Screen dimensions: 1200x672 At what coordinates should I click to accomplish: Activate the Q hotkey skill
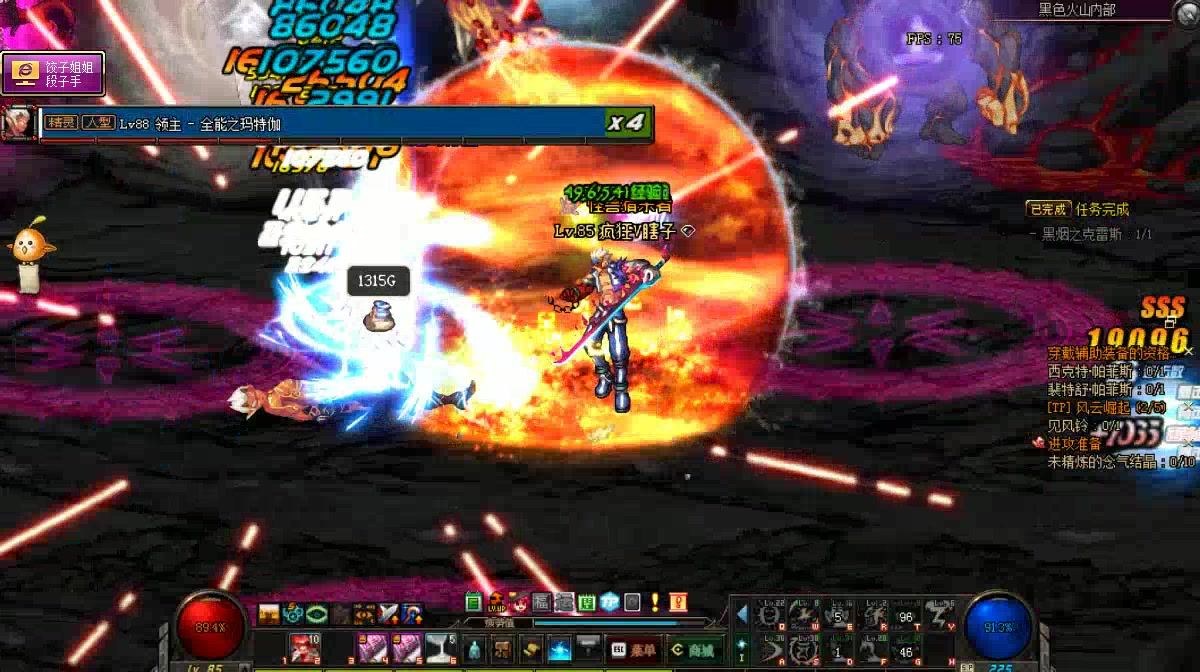pyautogui.click(x=772, y=615)
